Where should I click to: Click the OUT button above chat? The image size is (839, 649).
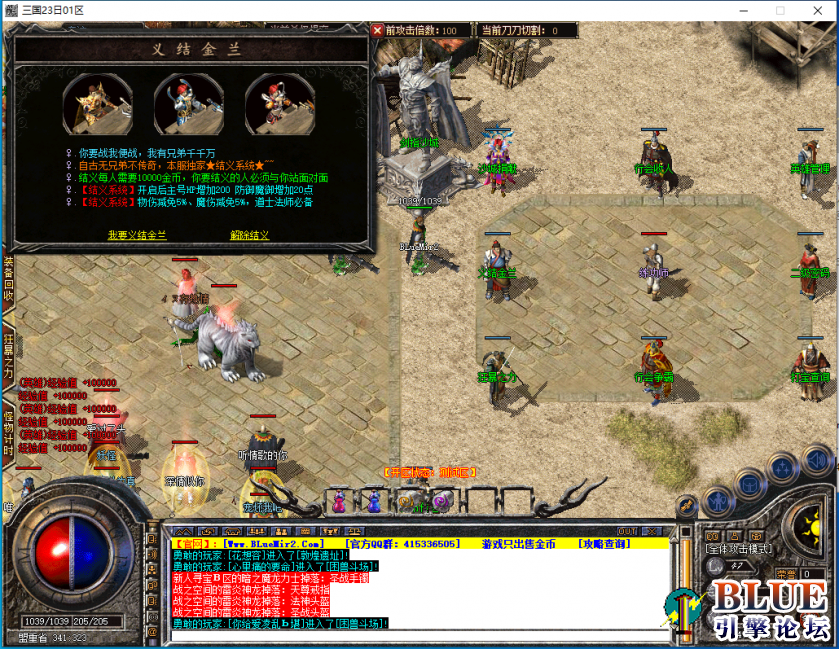coord(627,531)
